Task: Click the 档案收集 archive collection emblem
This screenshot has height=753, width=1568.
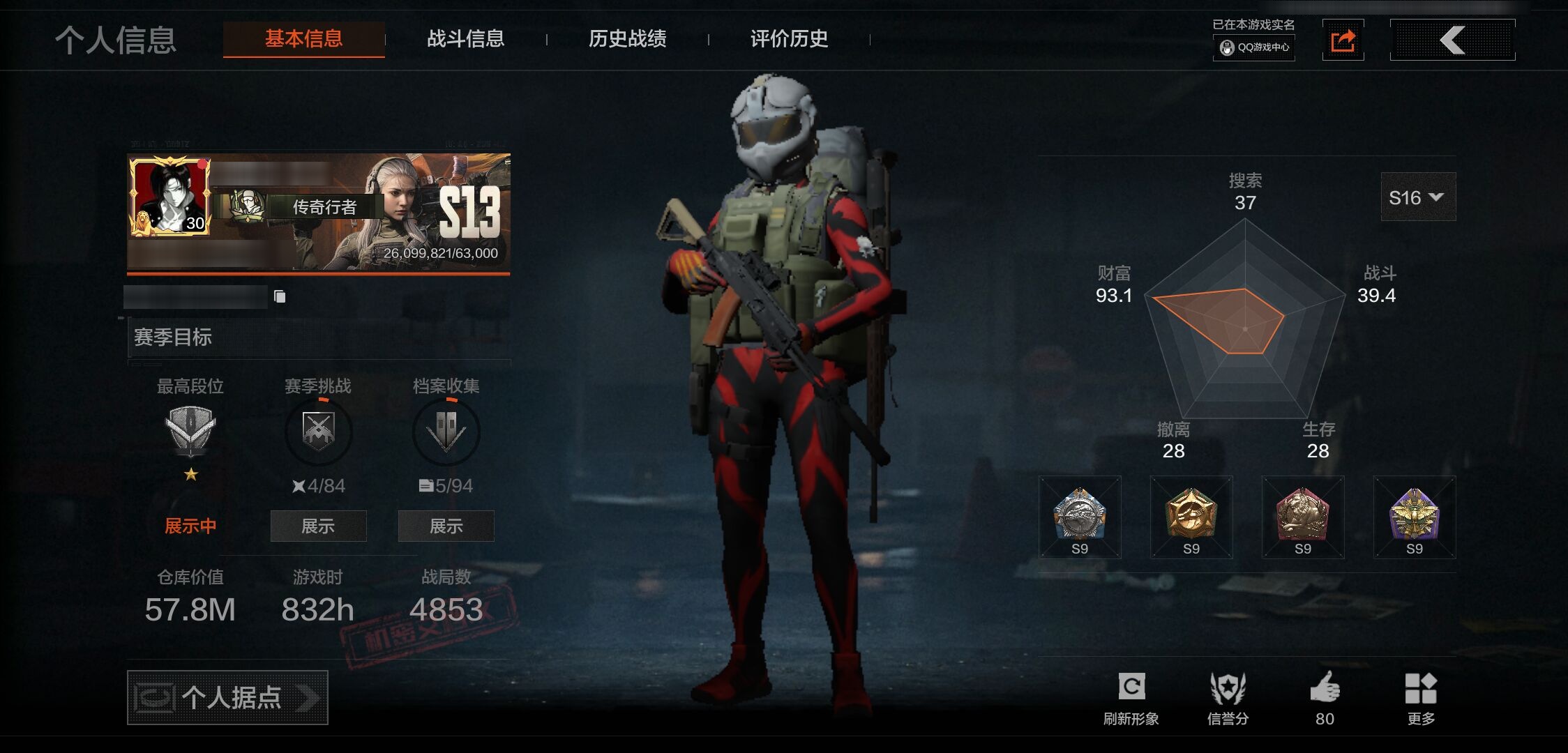Action: pyautogui.click(x=446, y=432)
